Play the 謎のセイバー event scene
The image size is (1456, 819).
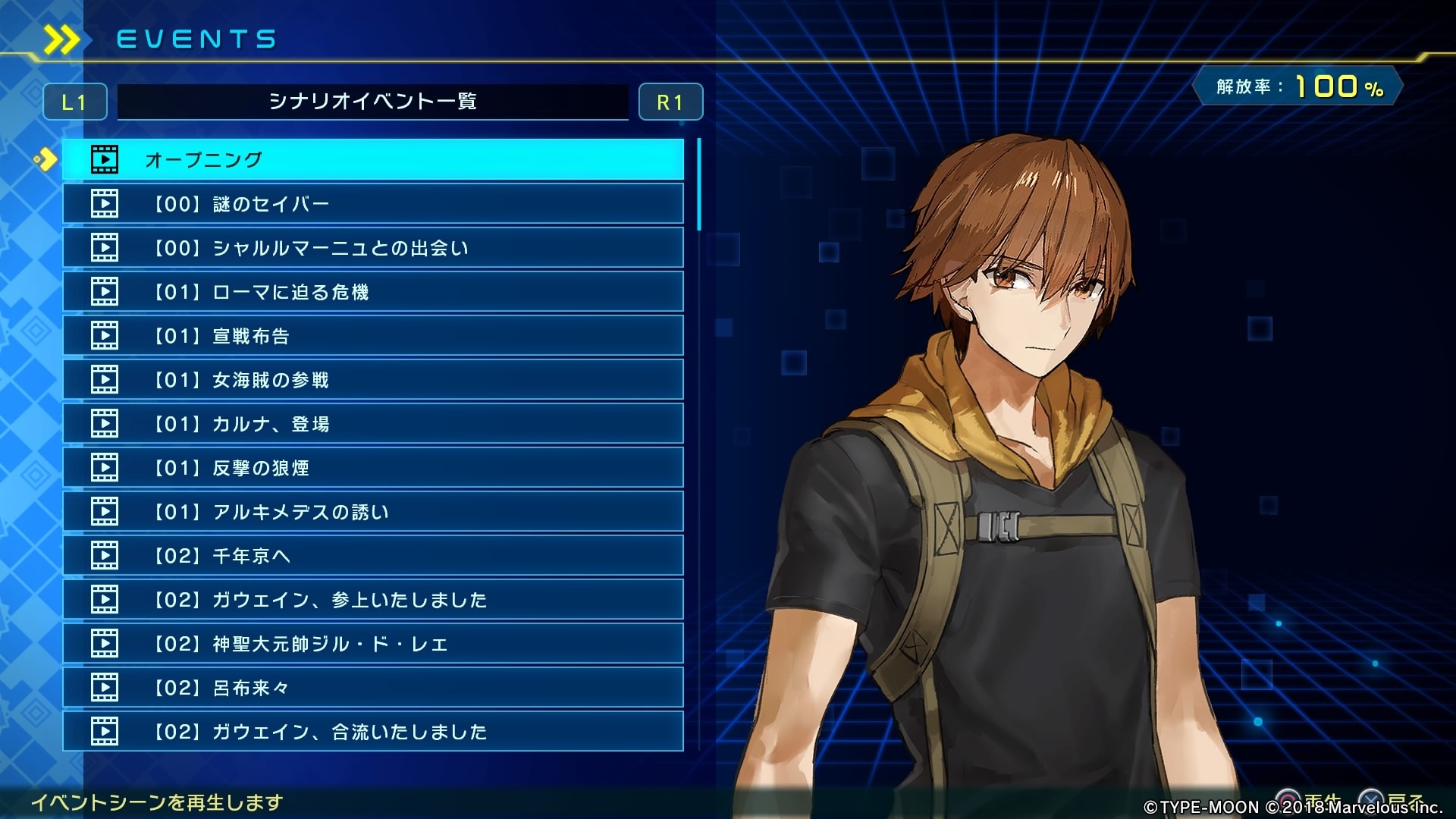[372, 203]
